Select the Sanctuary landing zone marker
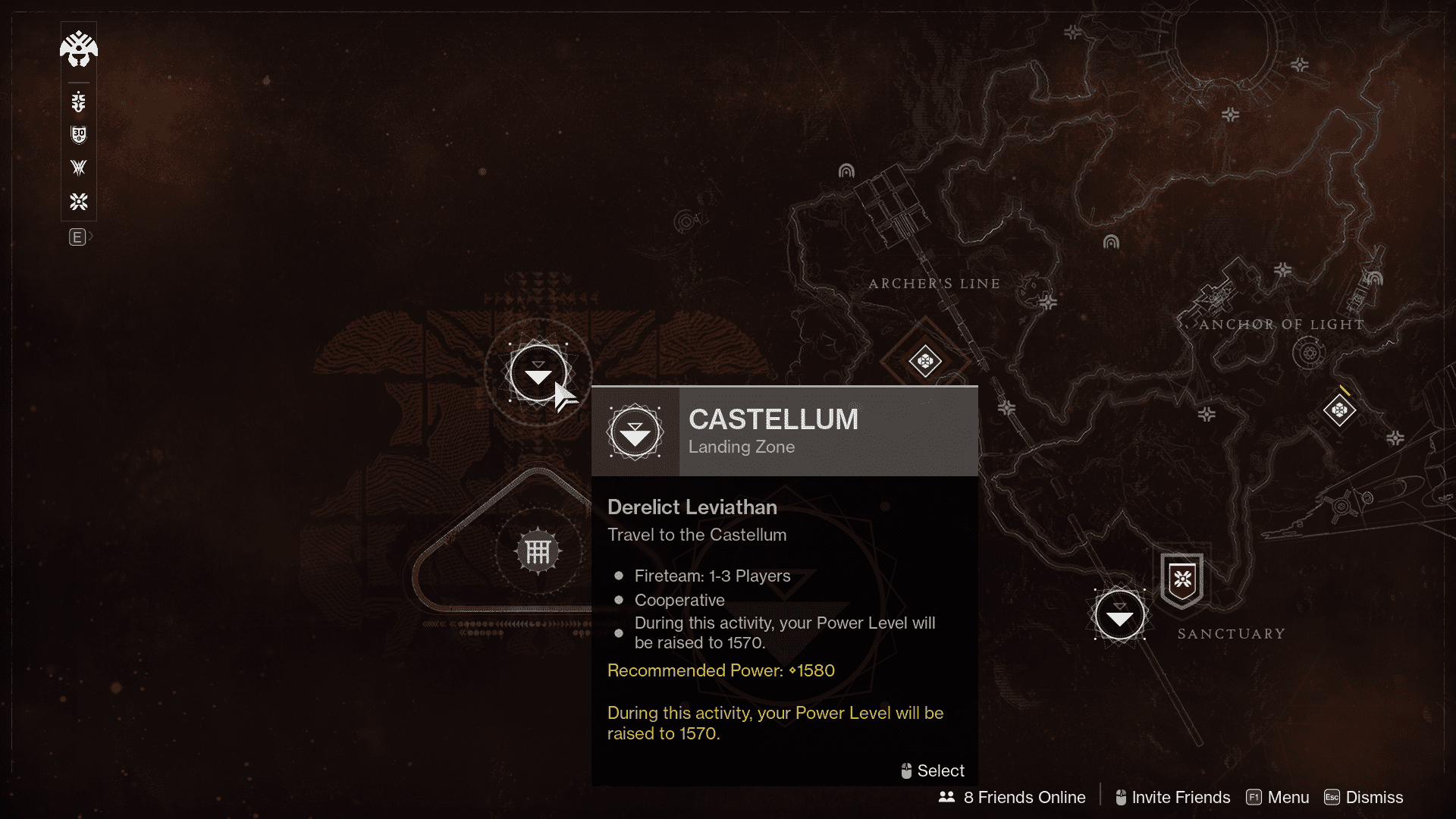The height and width of the screenshot is (819, 1456). pos(1120,615)
